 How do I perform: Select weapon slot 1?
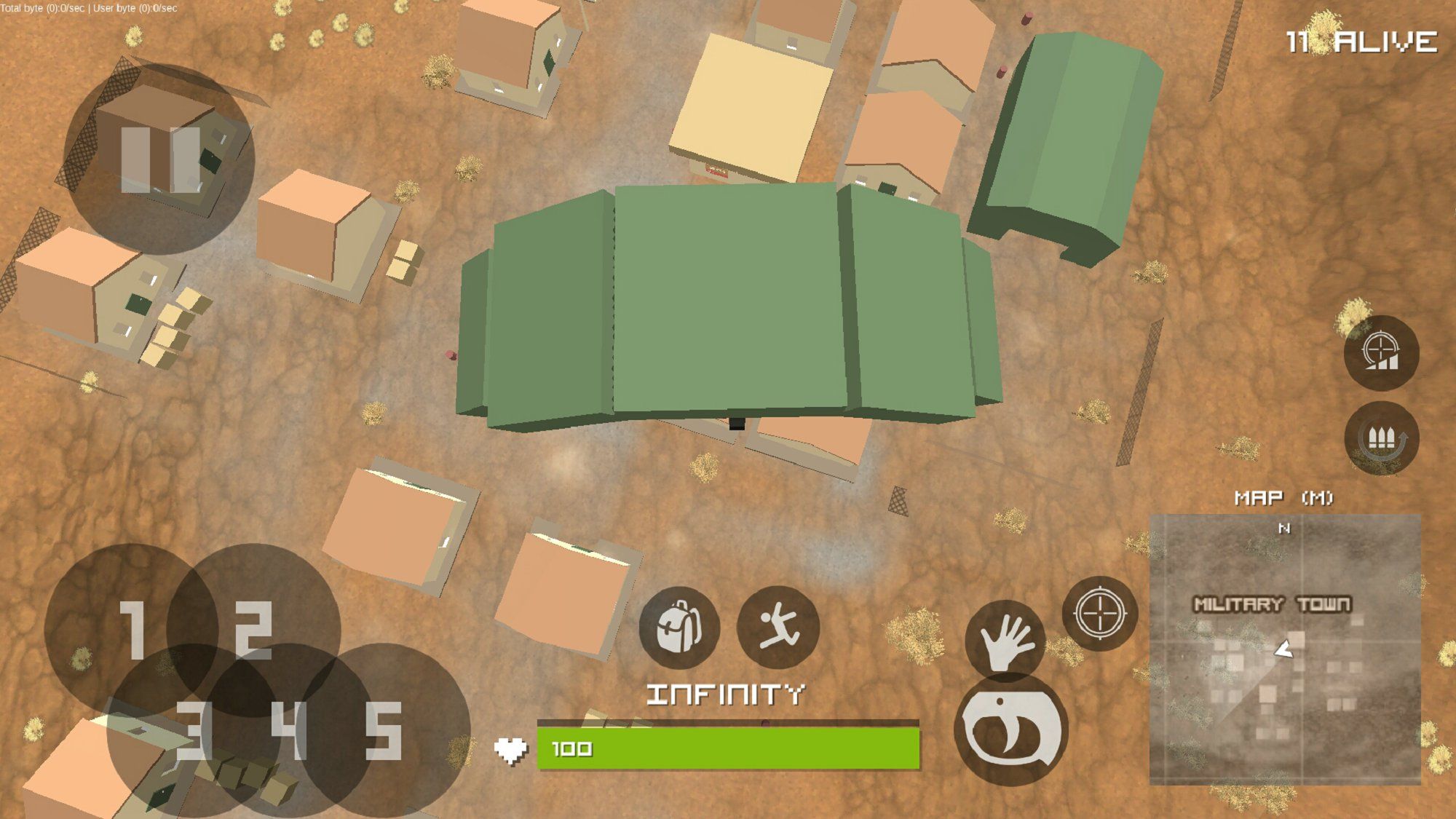[132, 629]
